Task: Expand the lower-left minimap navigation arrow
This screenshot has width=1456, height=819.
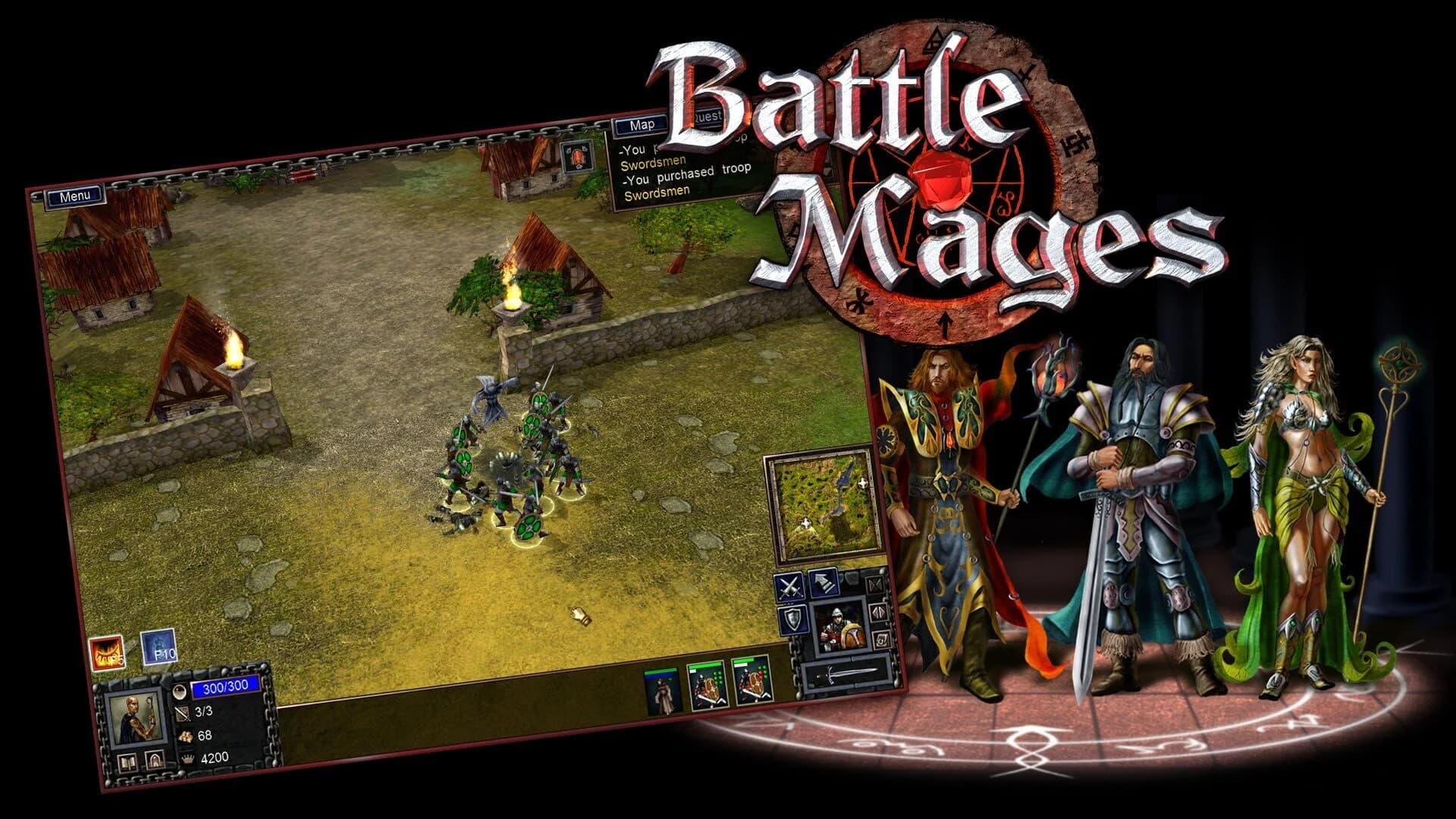Action: coord(805,523)
